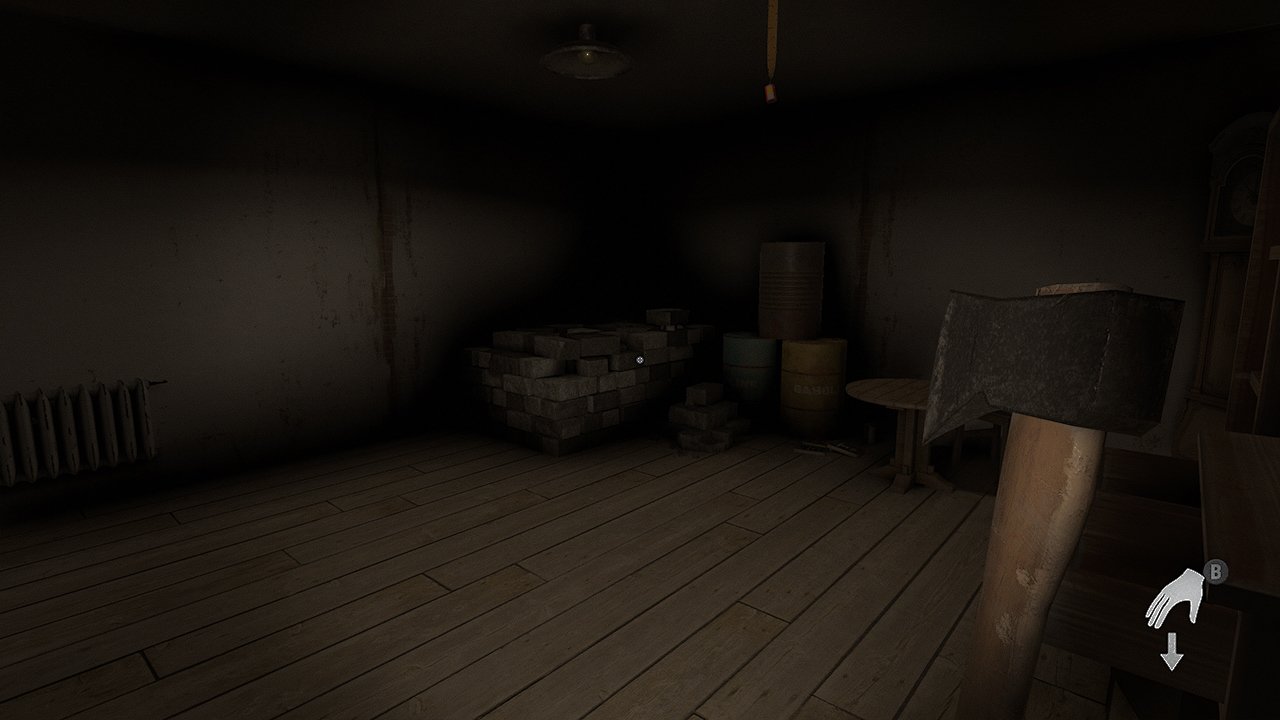Click the crosshair reticle dot
Image resolution: width=1280 pixels, height=720 pixels.
click(x=640, y=358)
